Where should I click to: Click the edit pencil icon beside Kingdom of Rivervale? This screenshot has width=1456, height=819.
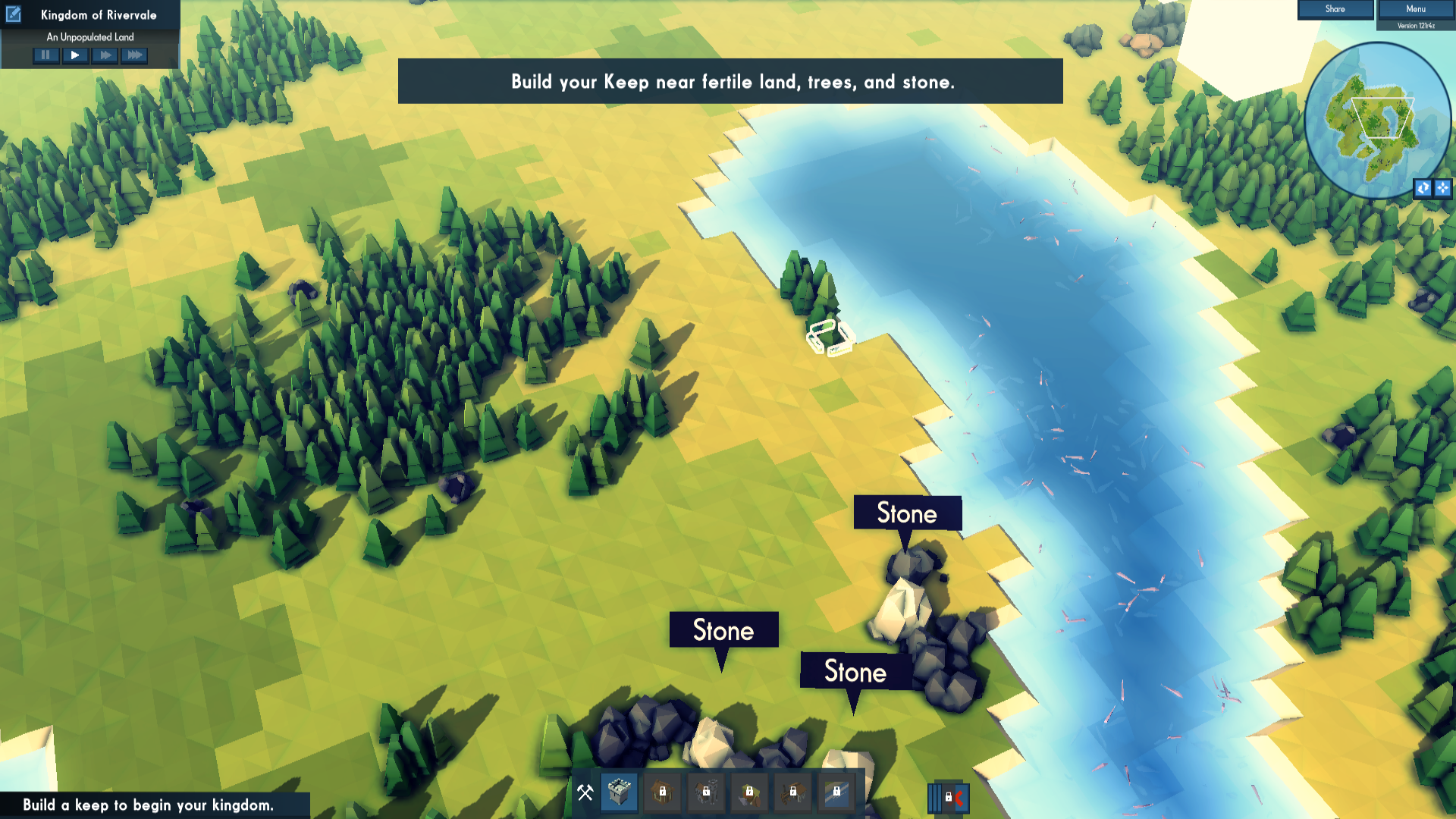pyautogui.click(x=13, y=14)
